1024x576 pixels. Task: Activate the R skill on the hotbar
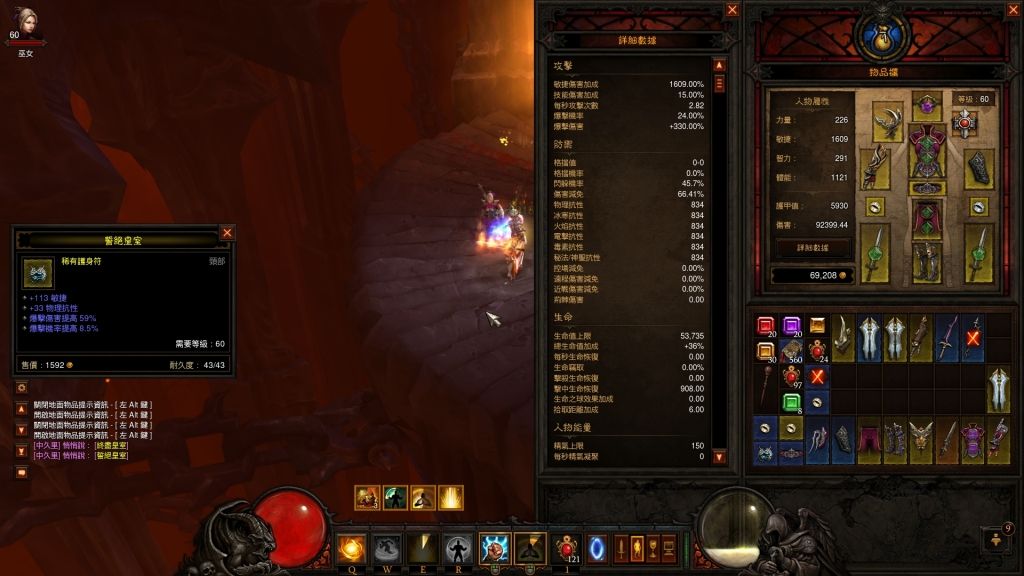459,548
